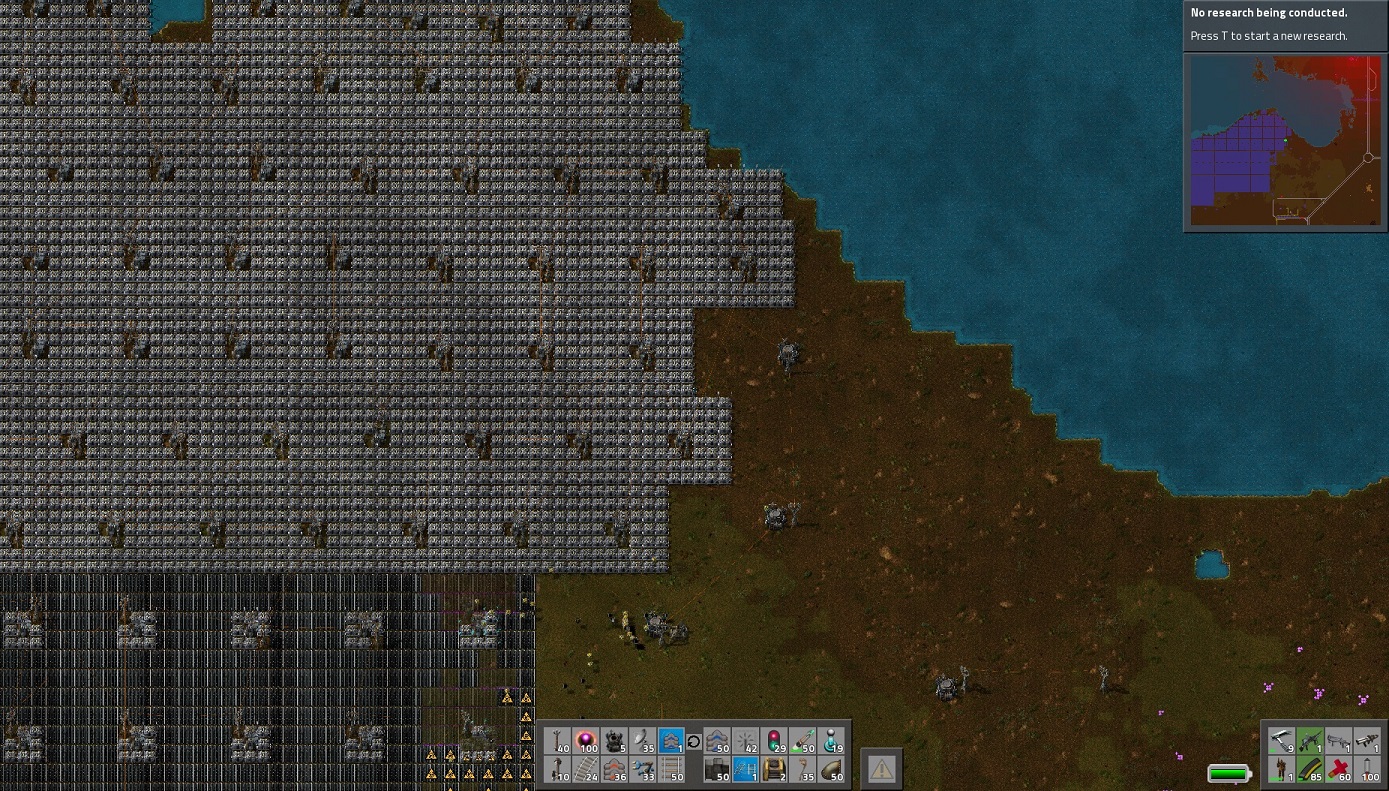Select the rail signal slot with 29
Viewport: 1389px width, 791px height.
775,741
